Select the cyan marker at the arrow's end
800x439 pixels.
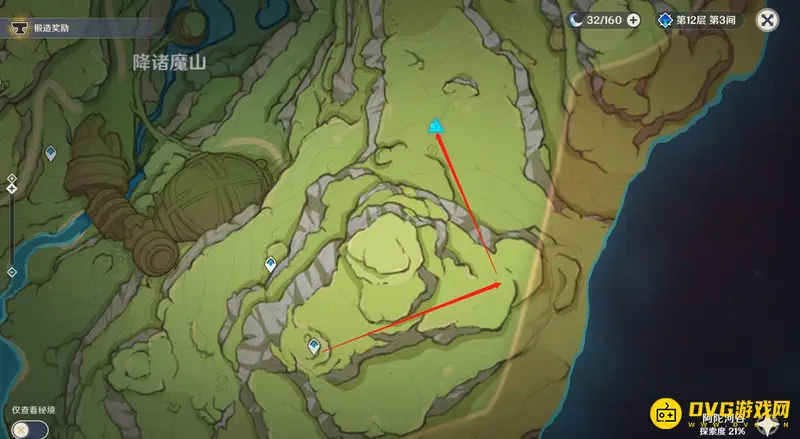tap(436, 126)
